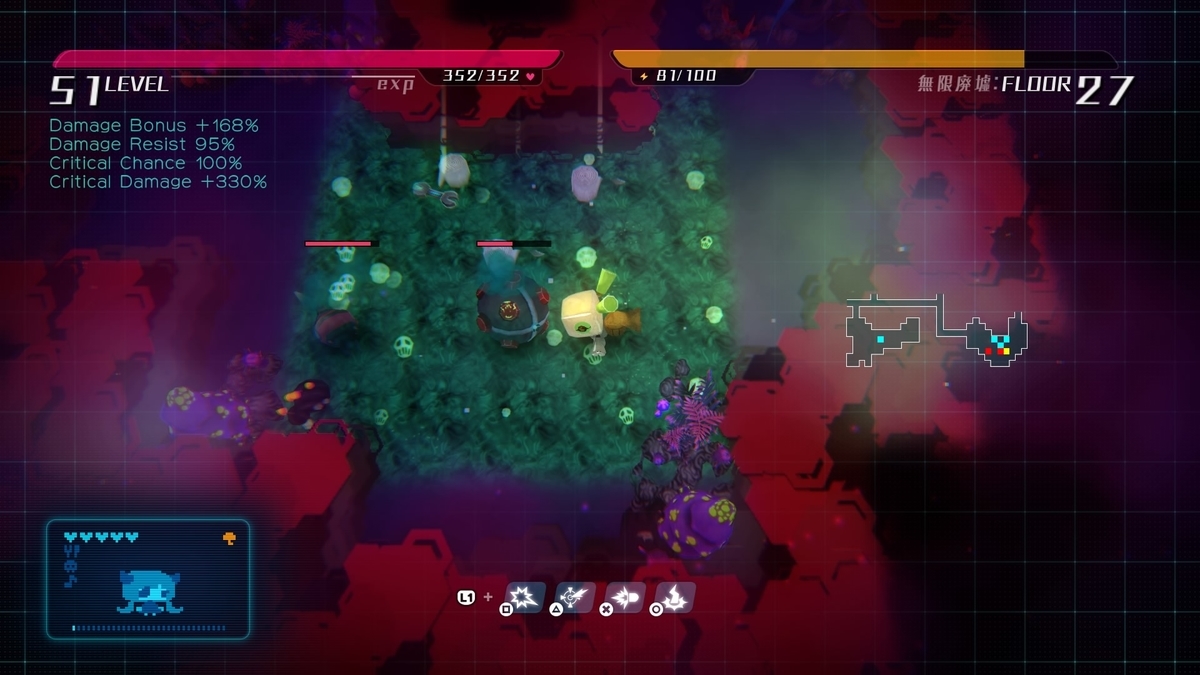Select the pet's music note icon
1200x675 pixels.
coord(70,580)
